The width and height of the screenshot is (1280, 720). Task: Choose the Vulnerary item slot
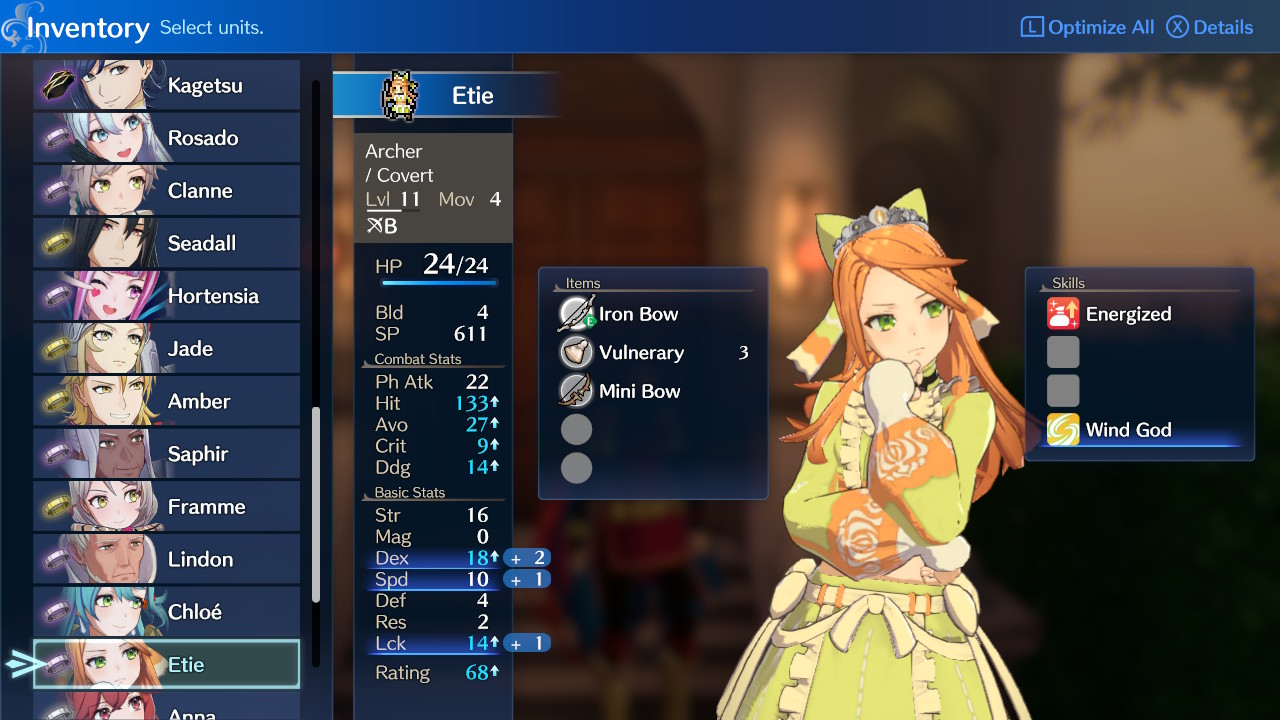641,353
